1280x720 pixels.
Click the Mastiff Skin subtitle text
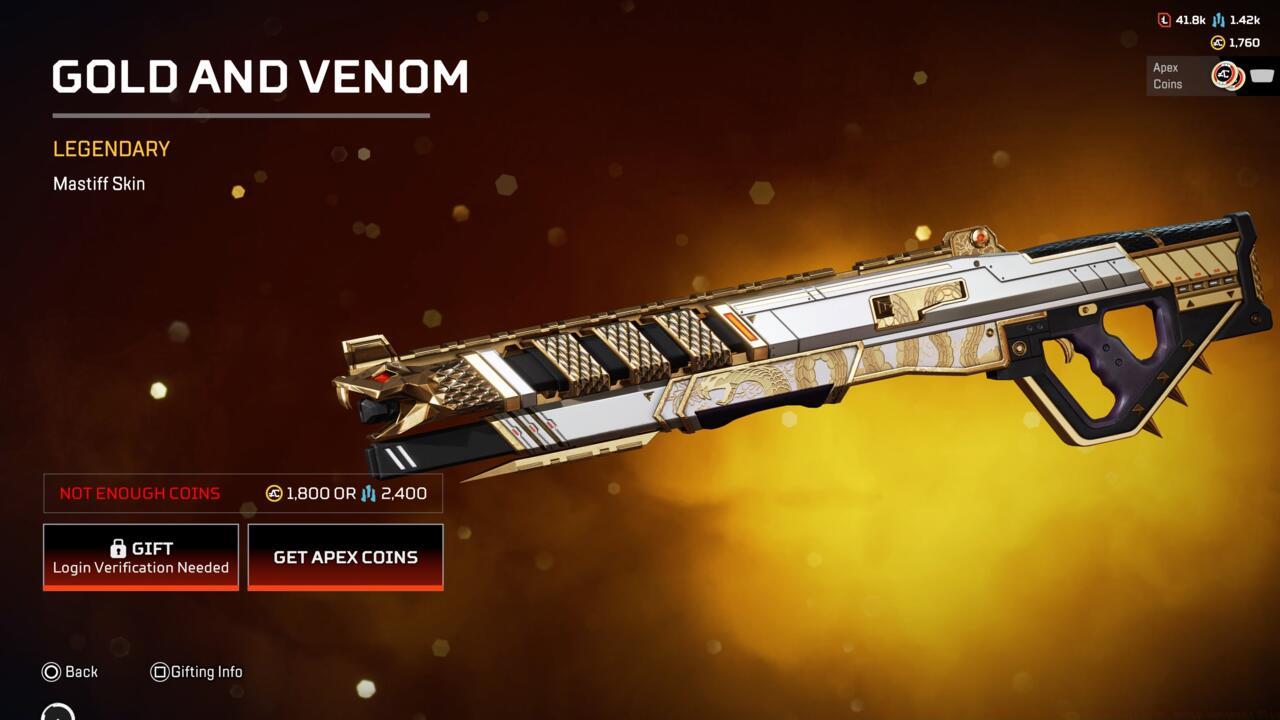(x=99, y=183)
